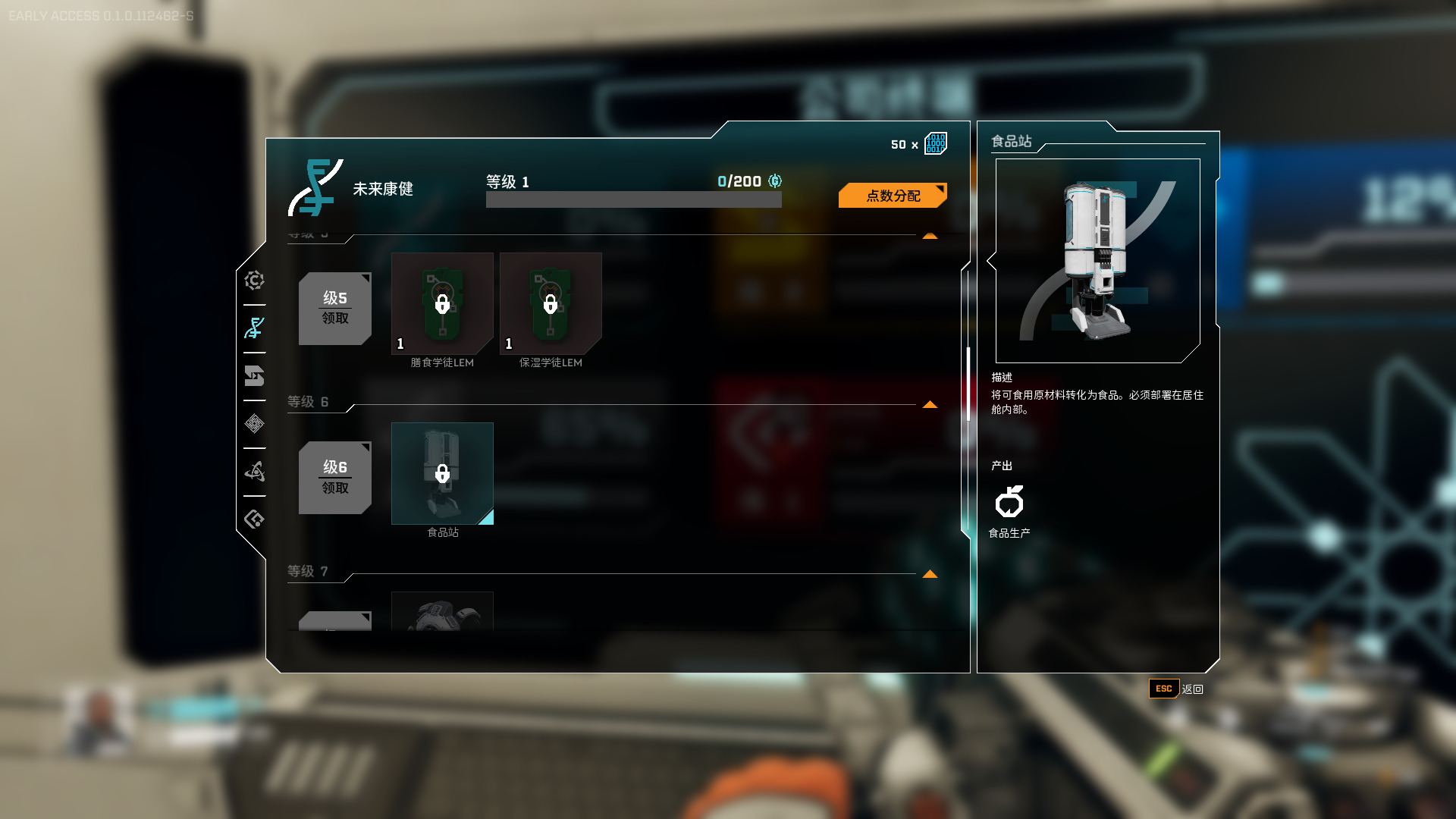Claim the 级6 领取 reward
This screenshot has width=1456, height=819.
(x=334, y=477)
